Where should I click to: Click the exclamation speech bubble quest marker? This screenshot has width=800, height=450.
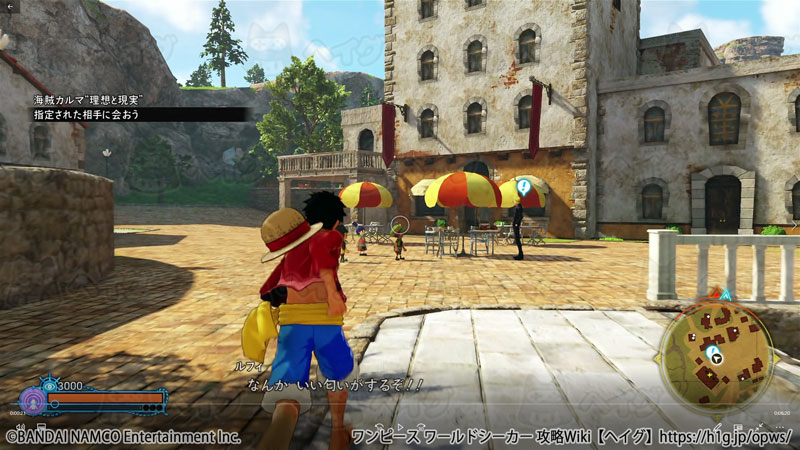(522, 187)
